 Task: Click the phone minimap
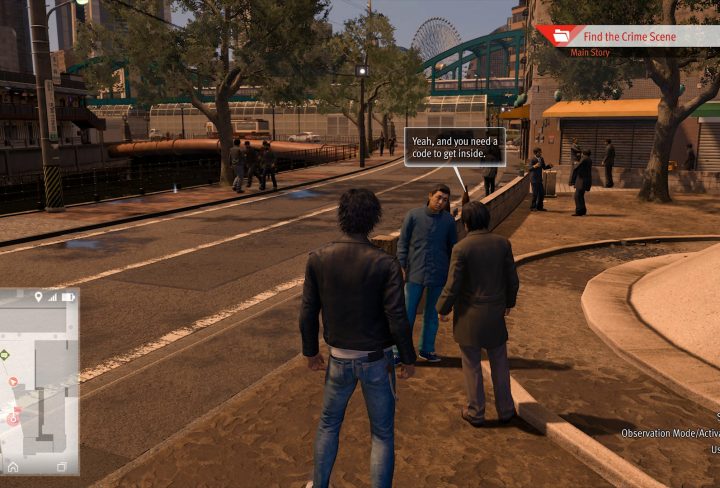pos(40,380)
